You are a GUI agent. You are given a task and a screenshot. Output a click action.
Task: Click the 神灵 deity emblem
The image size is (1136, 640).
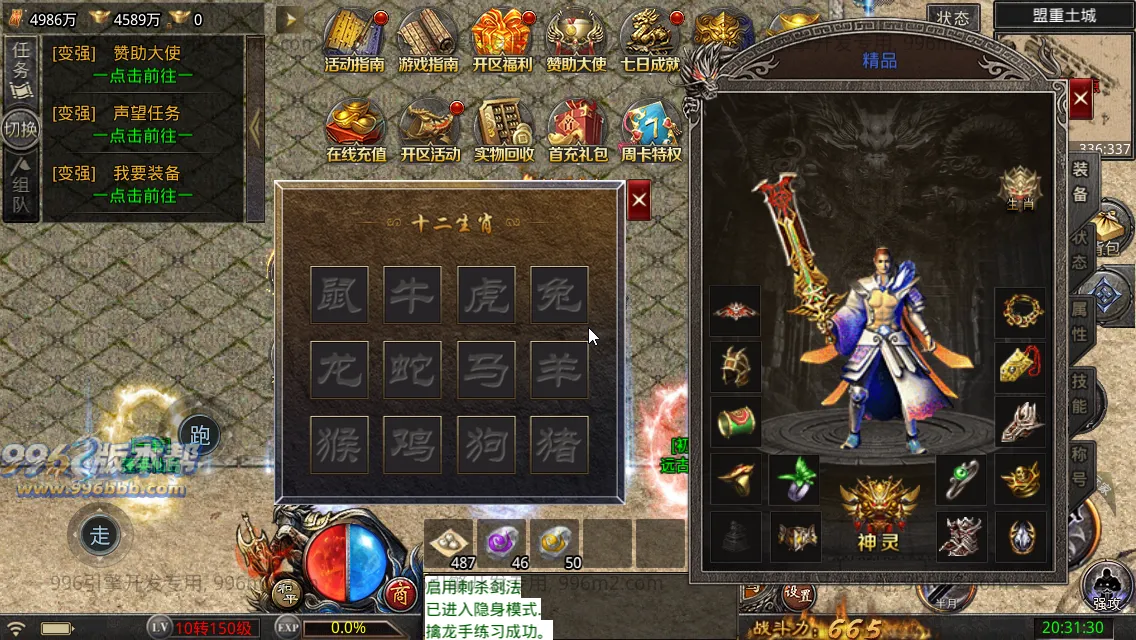[x=879, y=512]
